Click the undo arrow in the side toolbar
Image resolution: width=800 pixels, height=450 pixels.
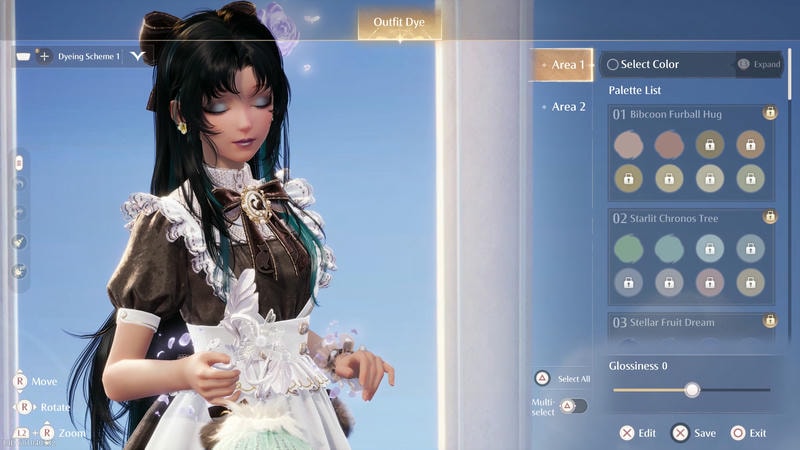click(18, 185)
